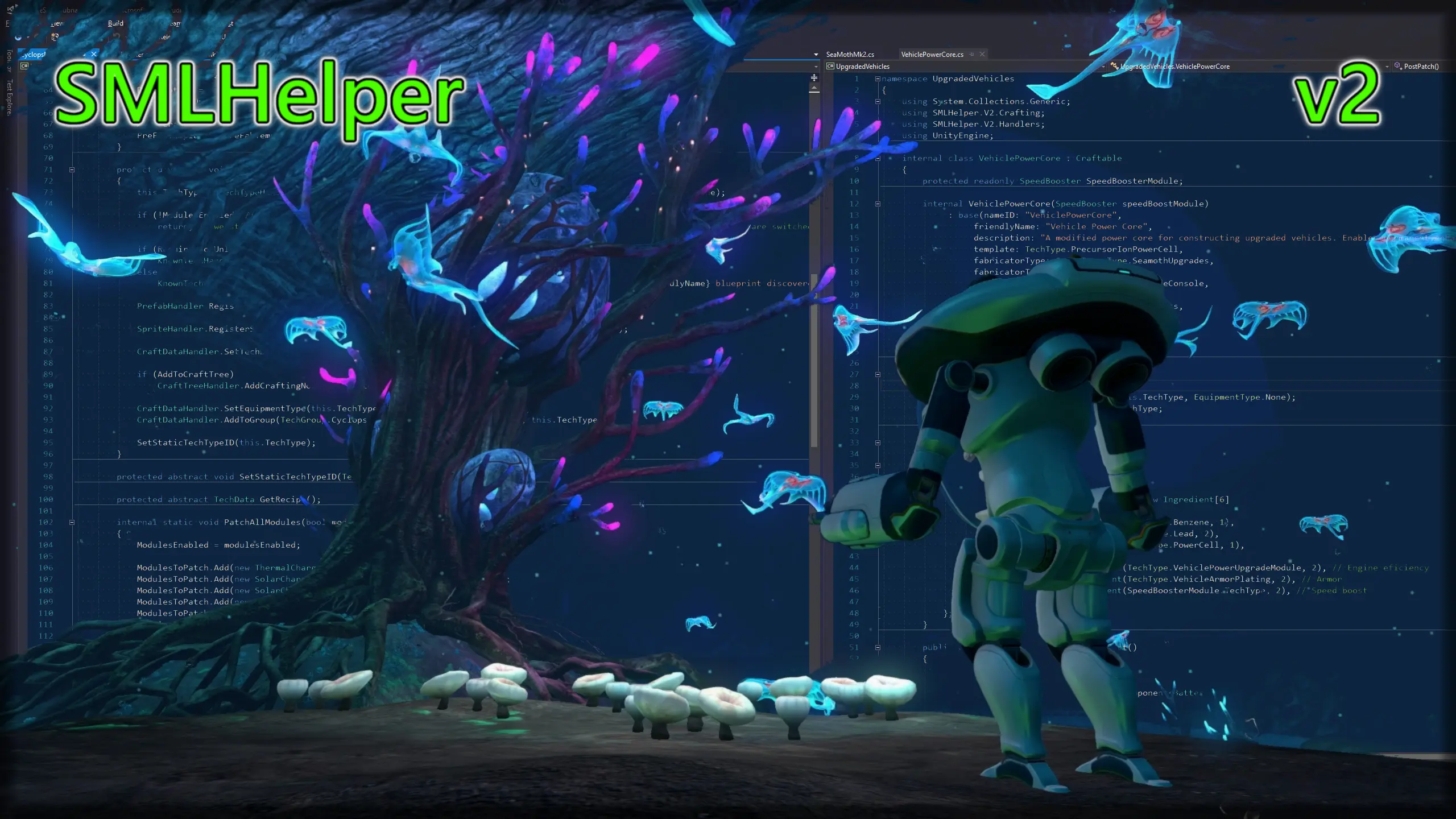Screen dimensions: 1456x819
Task: Click the Navigate Backward arrow icon
Action: 19,39
